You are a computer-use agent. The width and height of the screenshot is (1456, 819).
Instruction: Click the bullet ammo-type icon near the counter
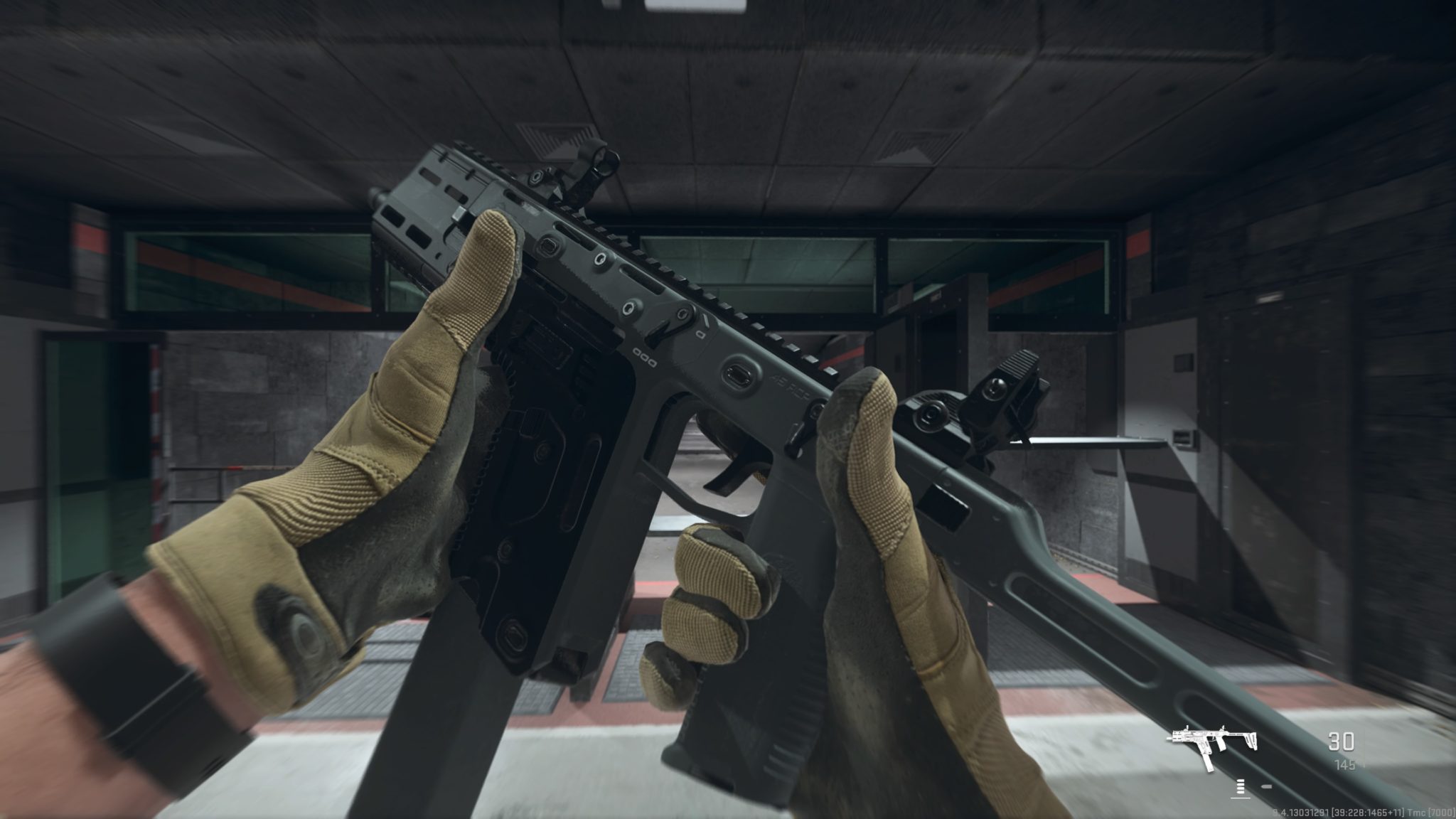point(1267,787)
